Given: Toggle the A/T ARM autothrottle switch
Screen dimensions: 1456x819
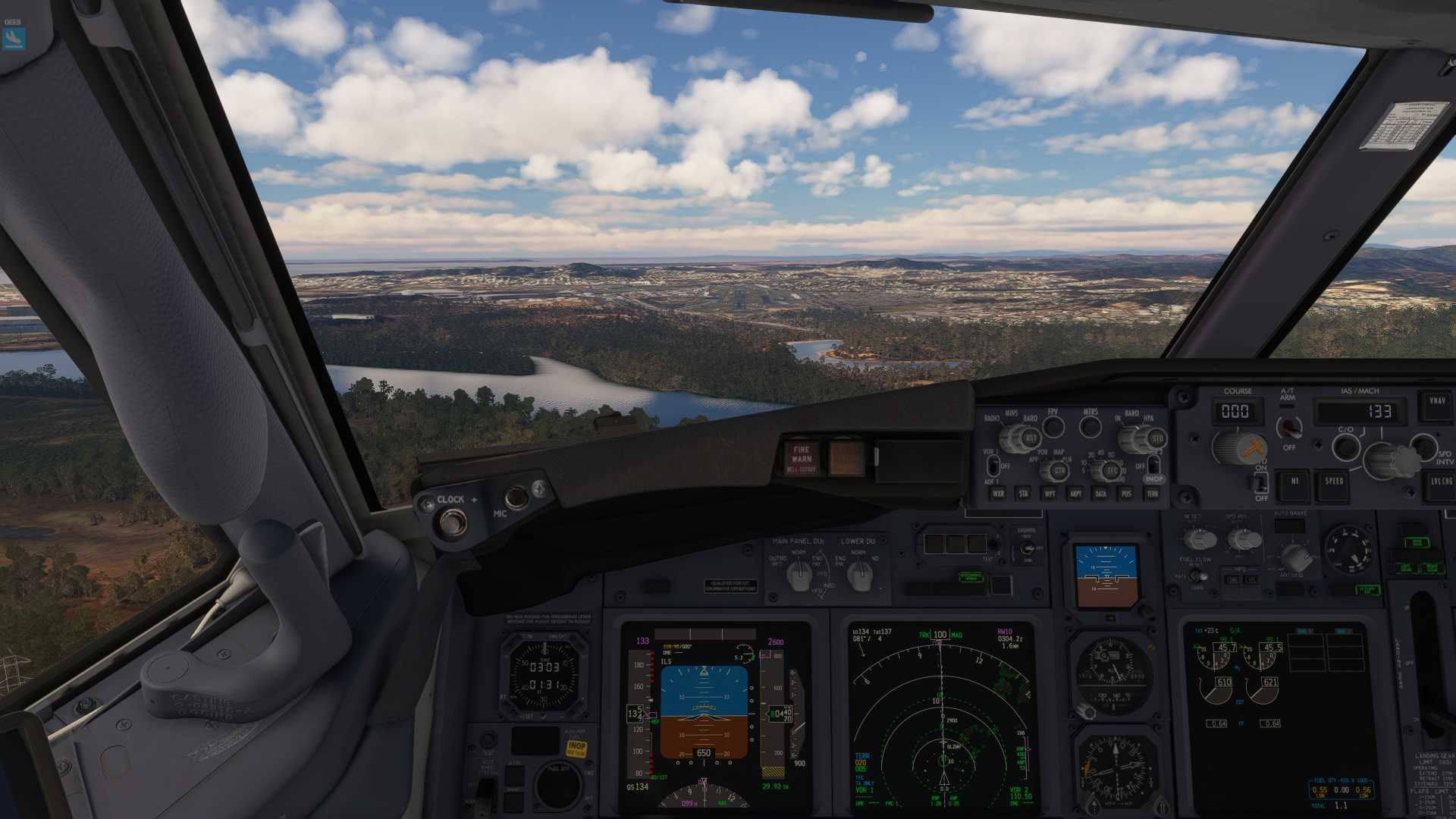Looking at the screenshot, I should coord(1288,428).
